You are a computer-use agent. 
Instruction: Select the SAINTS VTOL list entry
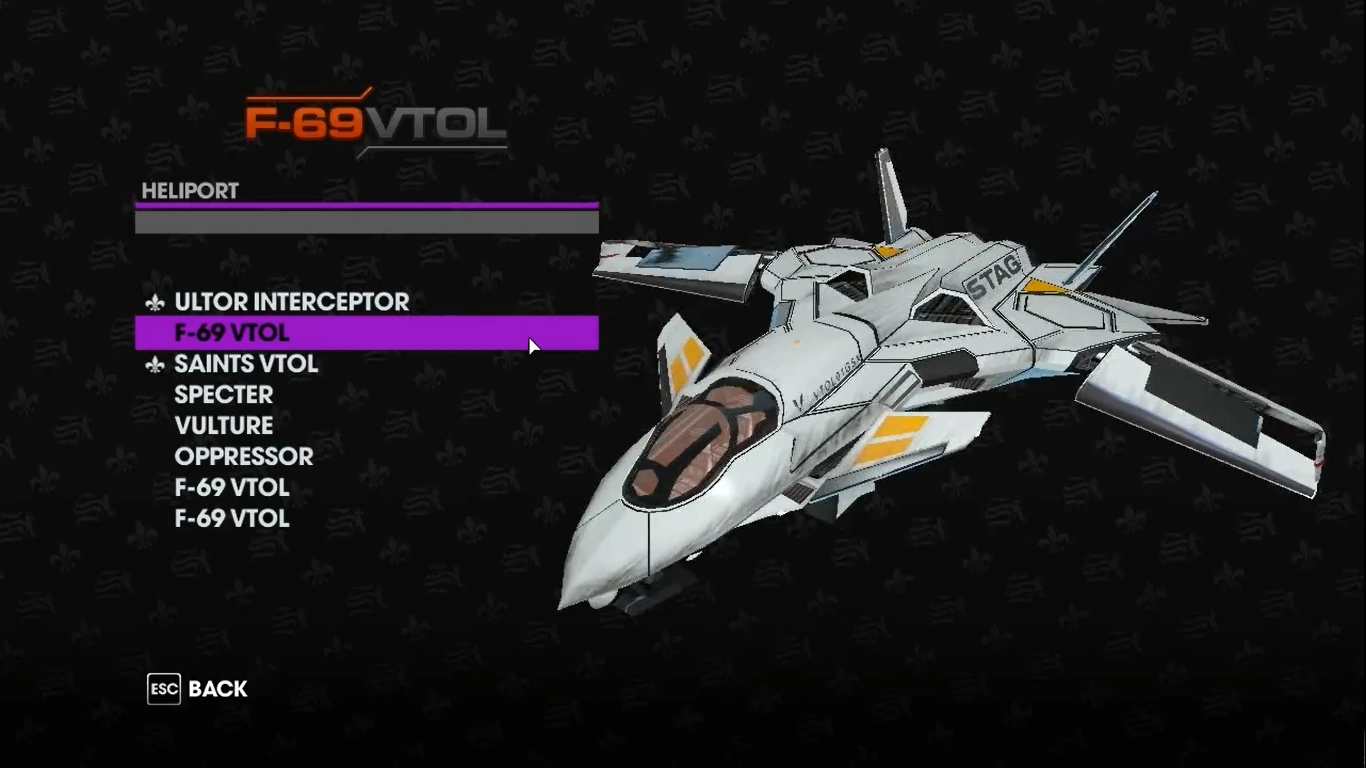(x=246, y=364)
